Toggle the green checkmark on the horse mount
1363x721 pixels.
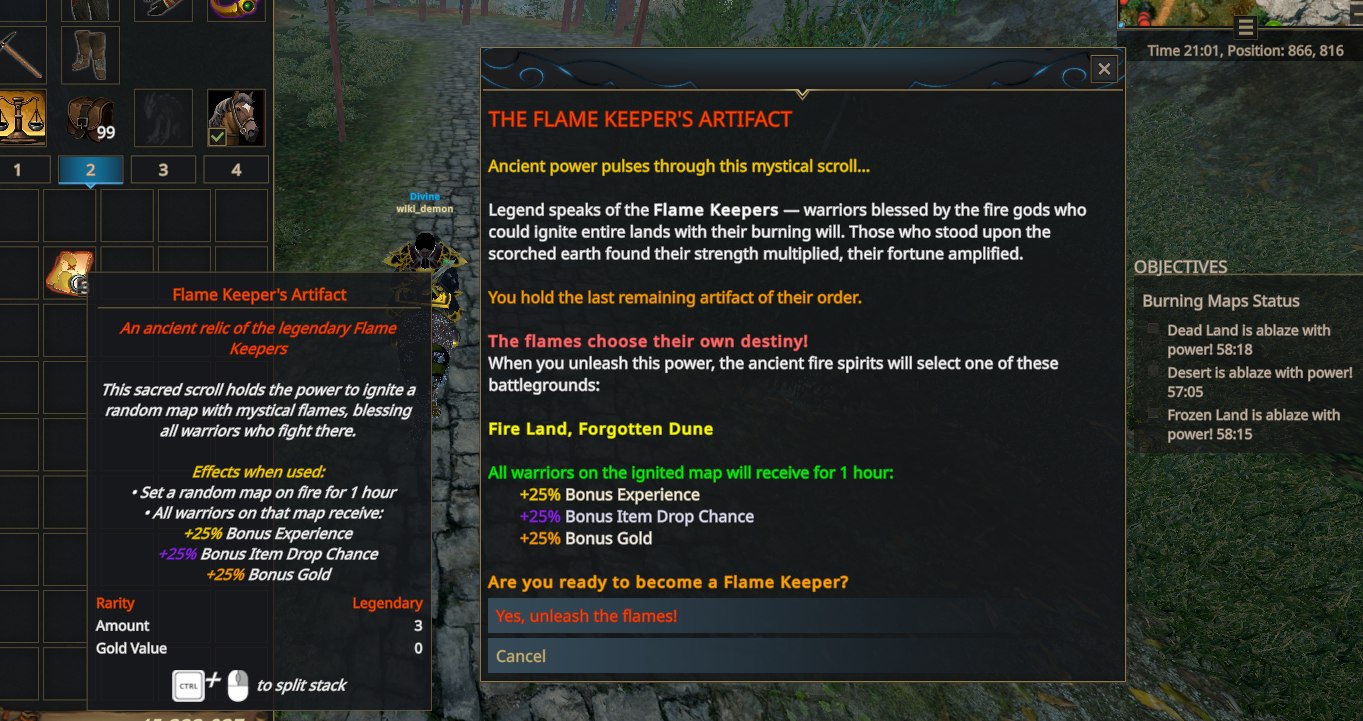click(218, 135)
